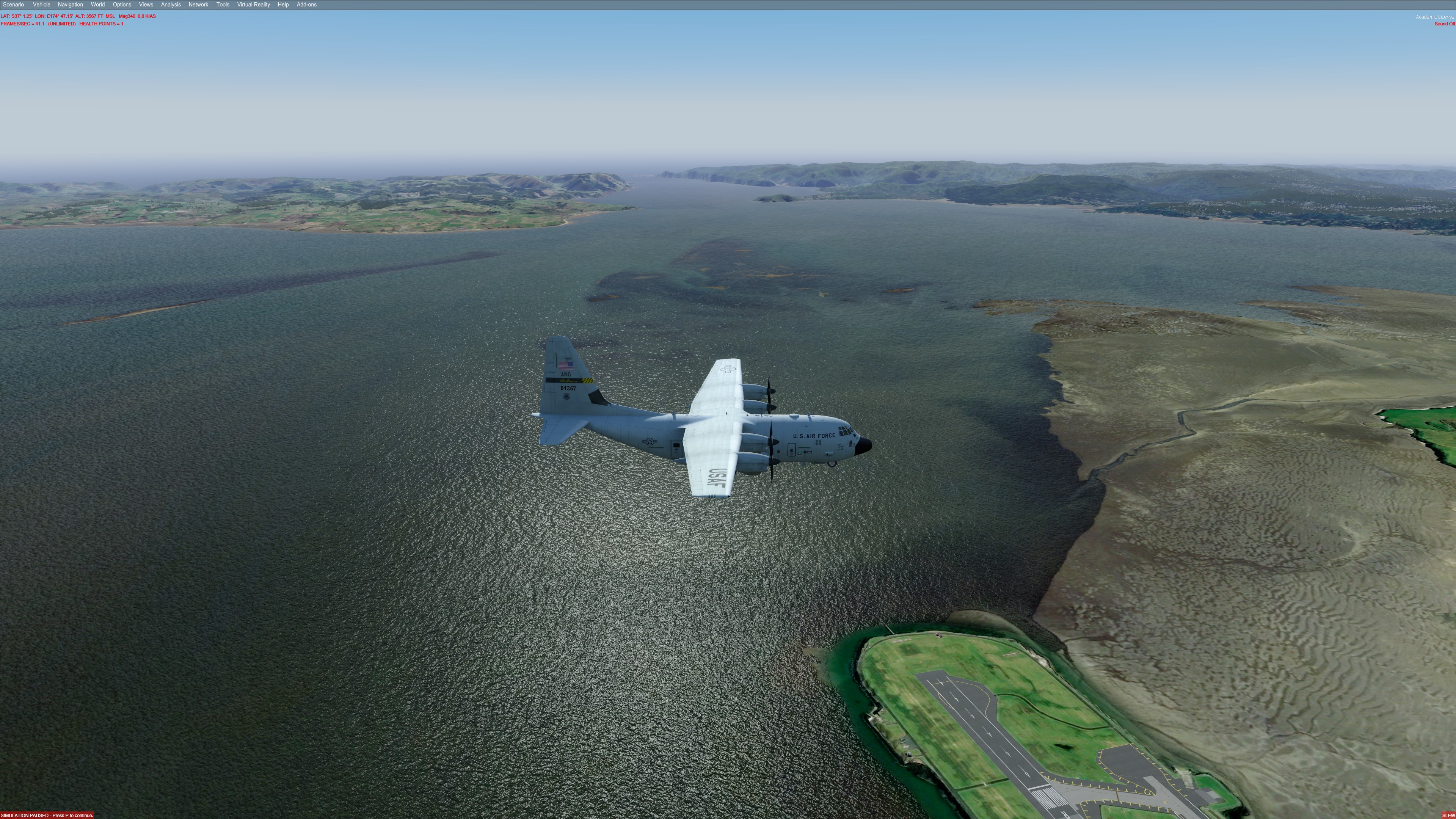Open the Scenario menu

[14, 5]
